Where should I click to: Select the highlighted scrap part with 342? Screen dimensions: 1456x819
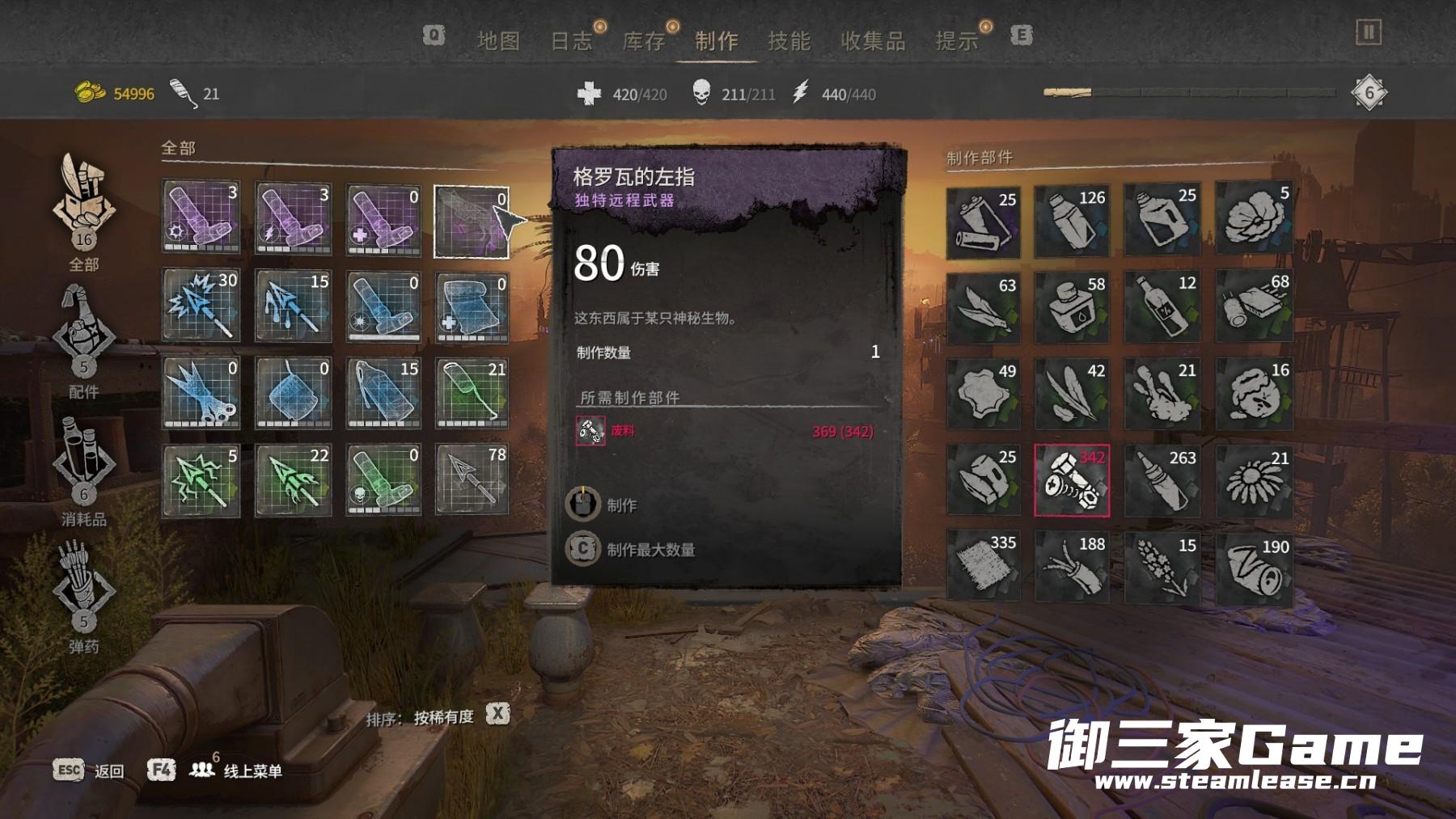pyautogui.click(x=1072, y=480)
